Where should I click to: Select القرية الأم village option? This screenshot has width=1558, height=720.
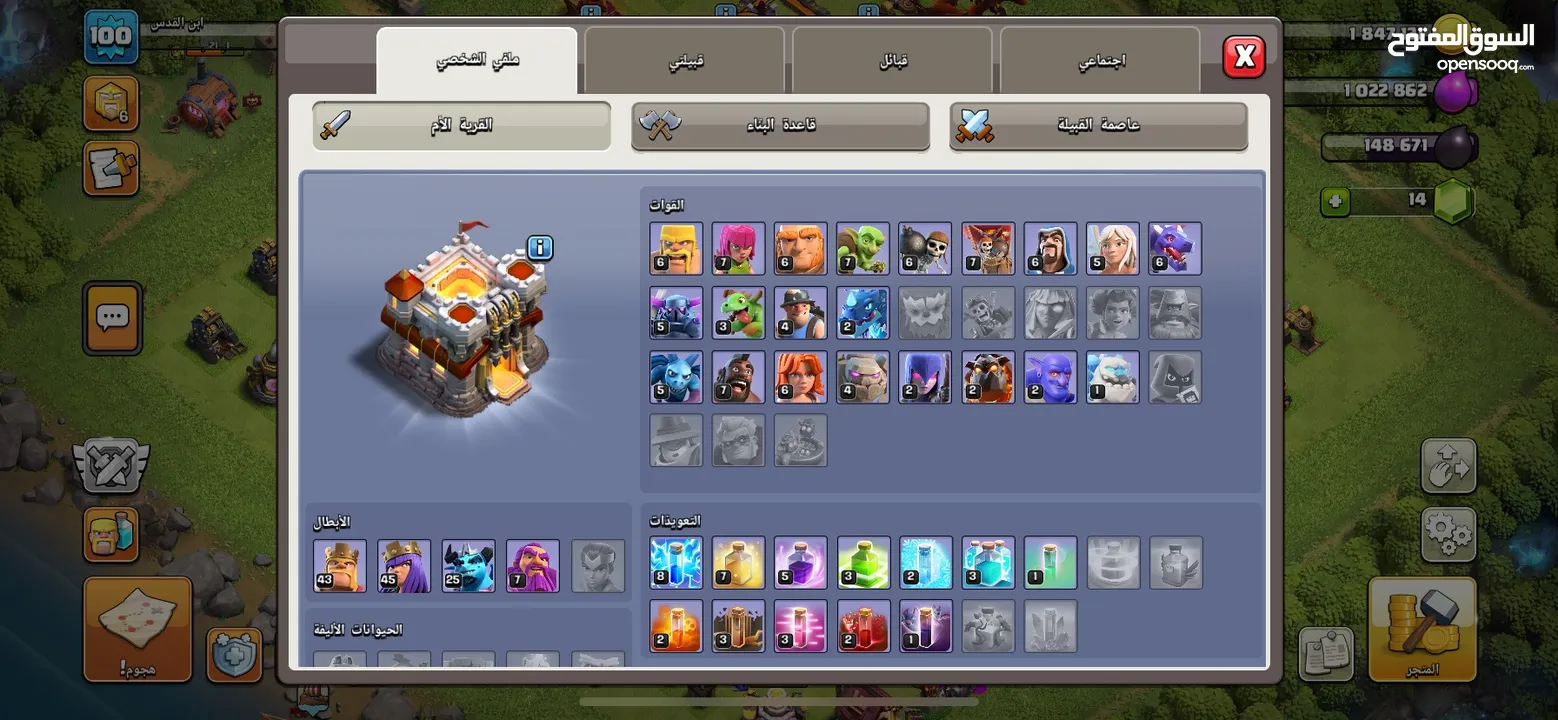click(x=460, y=125)
